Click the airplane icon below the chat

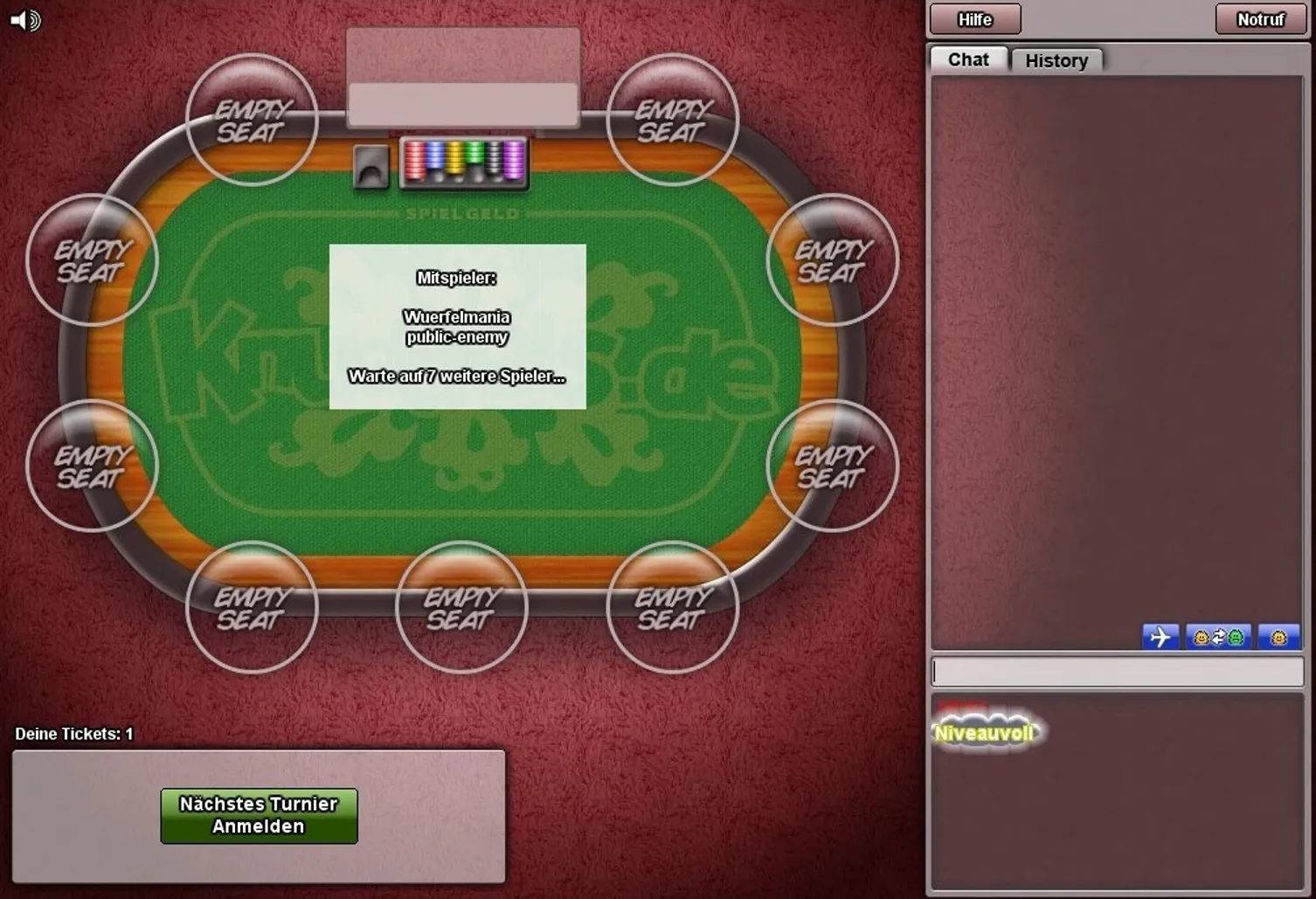1161,637
